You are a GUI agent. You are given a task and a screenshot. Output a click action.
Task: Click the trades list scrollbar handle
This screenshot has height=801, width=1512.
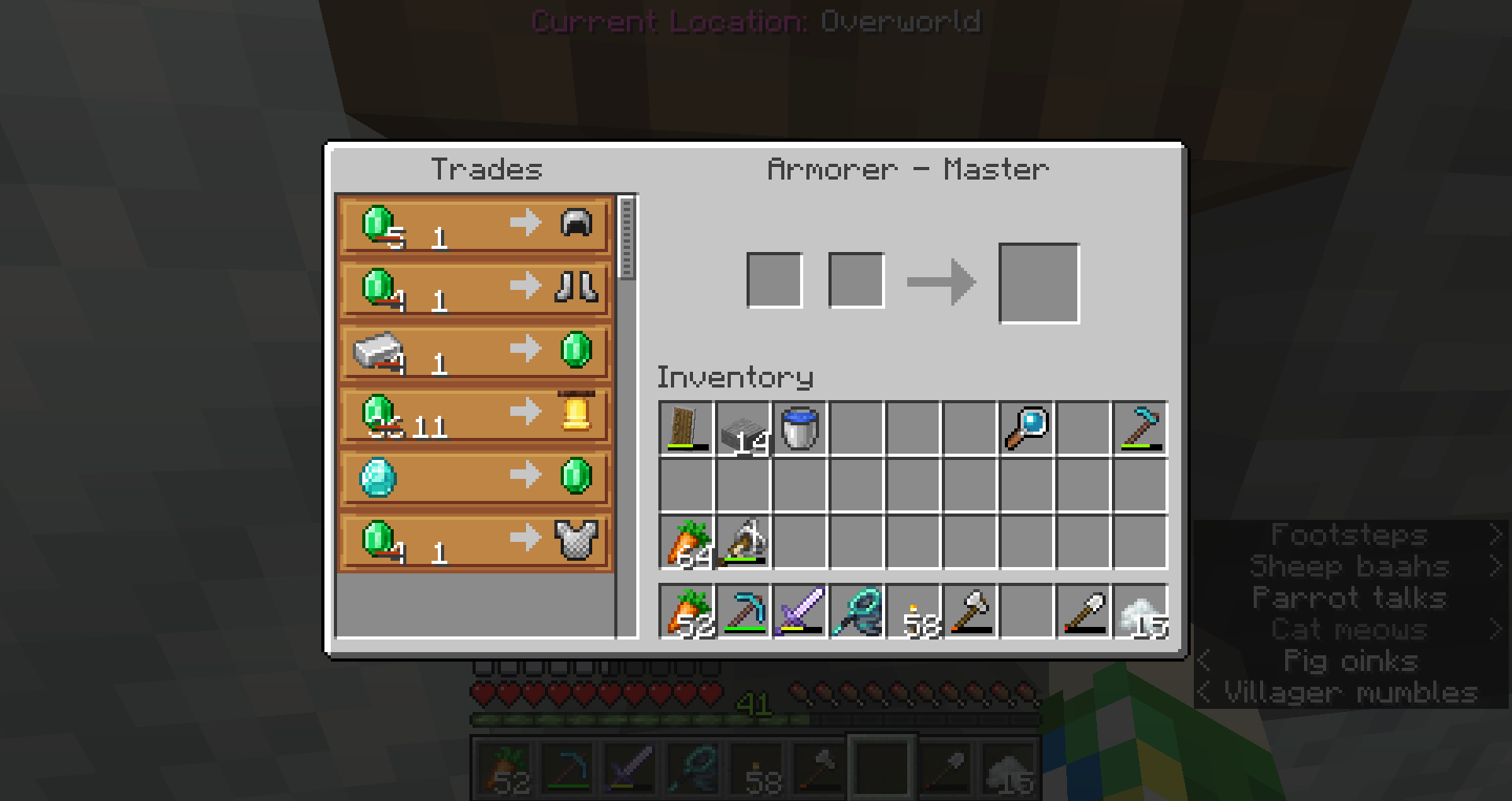627,238
